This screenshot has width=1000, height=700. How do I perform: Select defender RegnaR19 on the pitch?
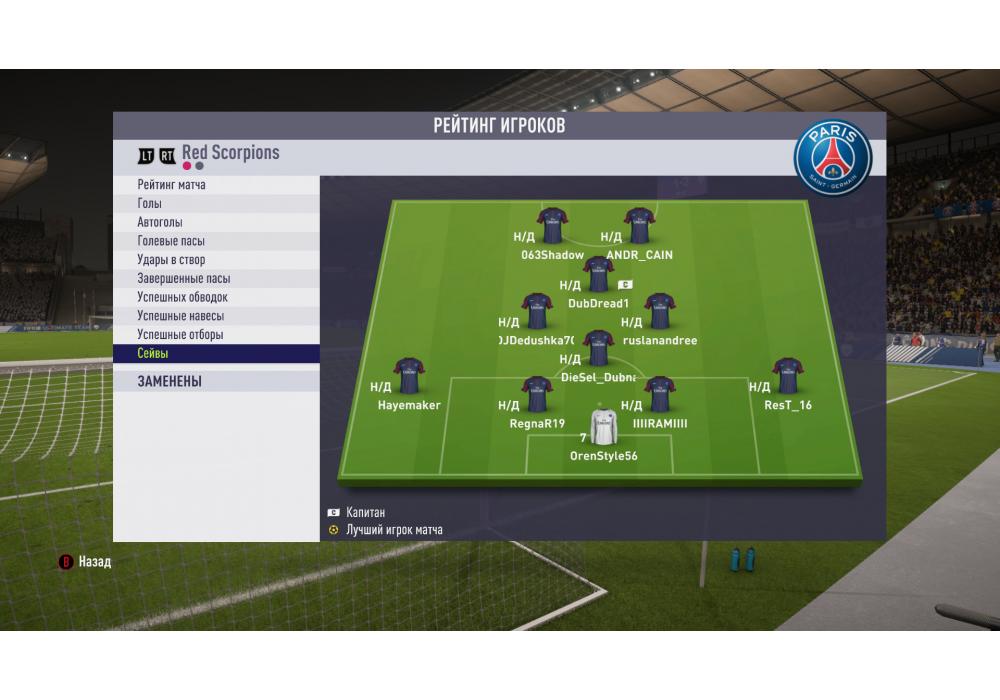click(x=537, y=394)
